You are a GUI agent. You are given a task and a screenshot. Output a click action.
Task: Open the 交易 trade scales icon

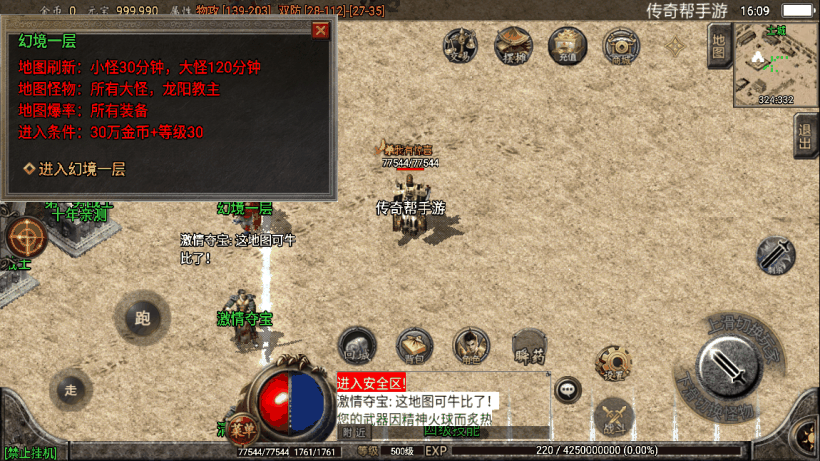point(461,45)
